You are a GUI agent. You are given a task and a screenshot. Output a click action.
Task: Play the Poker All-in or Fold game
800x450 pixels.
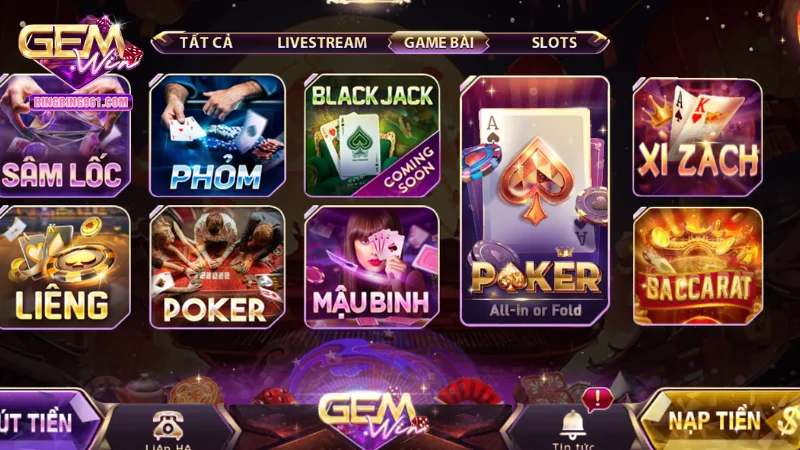coord(535,200)
